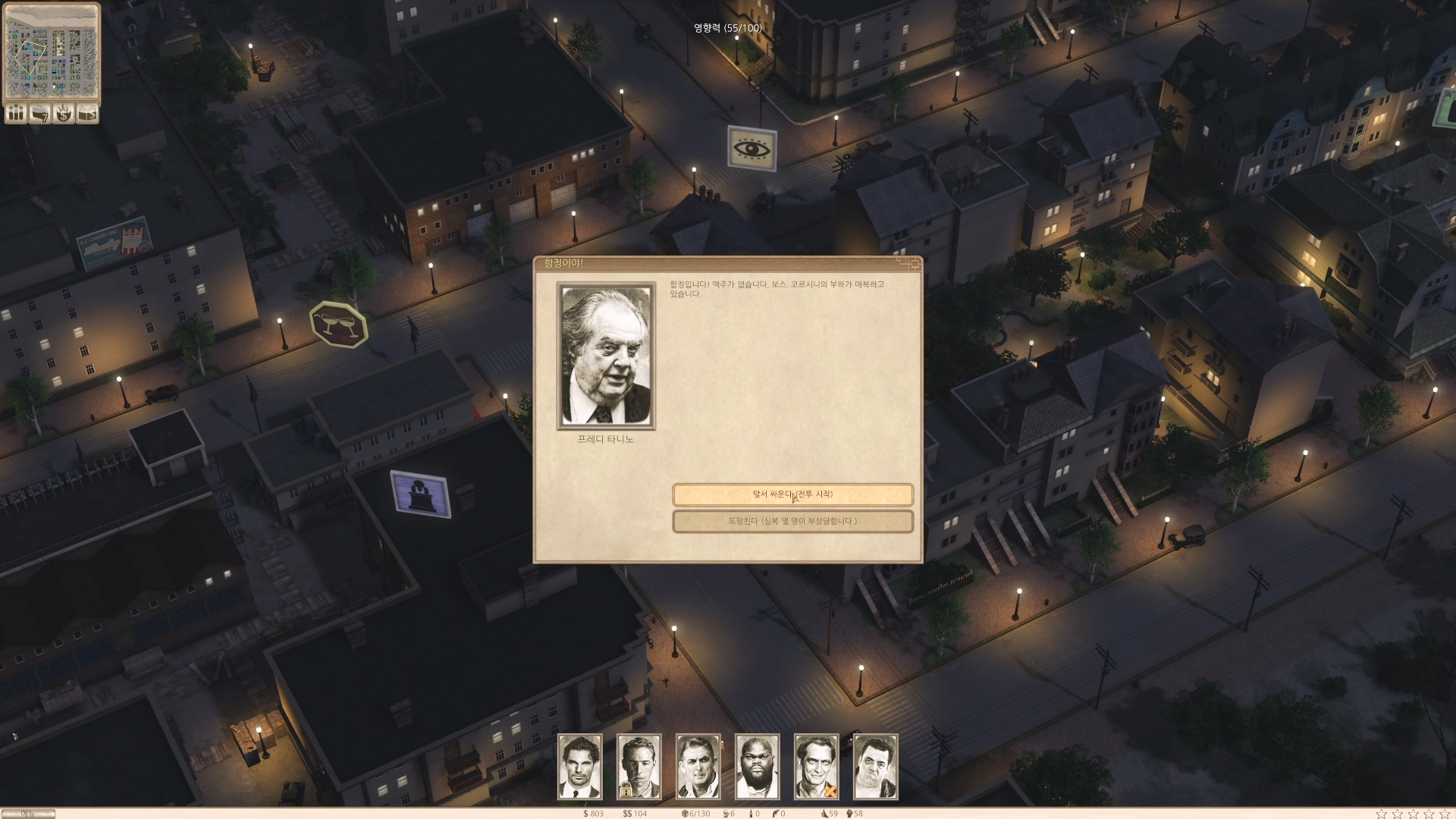The width and height of the screenshot is (1456, 819).
Task: Select the bearded bald man's portrait
Action: [757, 766]
